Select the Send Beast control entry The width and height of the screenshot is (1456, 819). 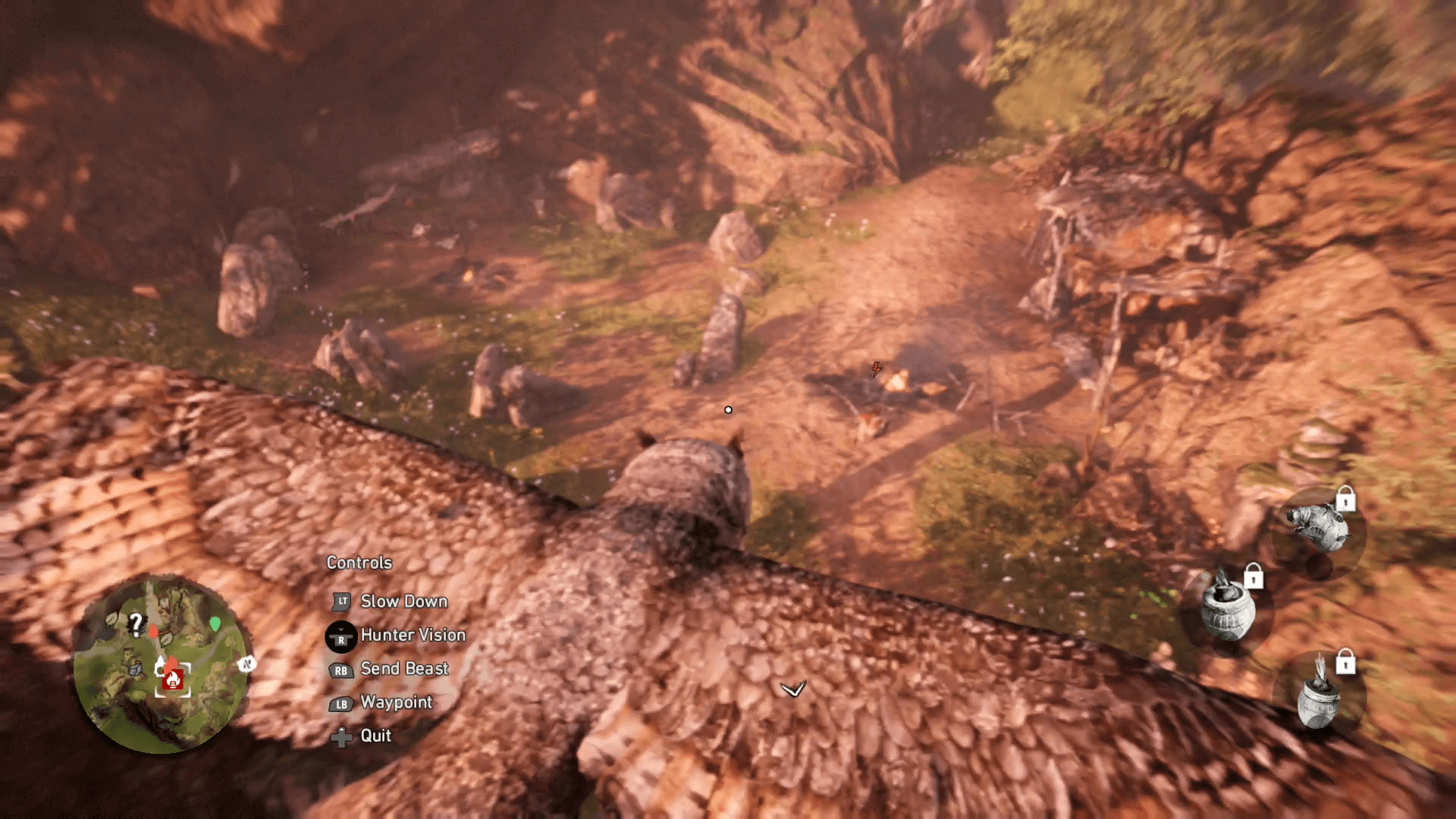404,669
